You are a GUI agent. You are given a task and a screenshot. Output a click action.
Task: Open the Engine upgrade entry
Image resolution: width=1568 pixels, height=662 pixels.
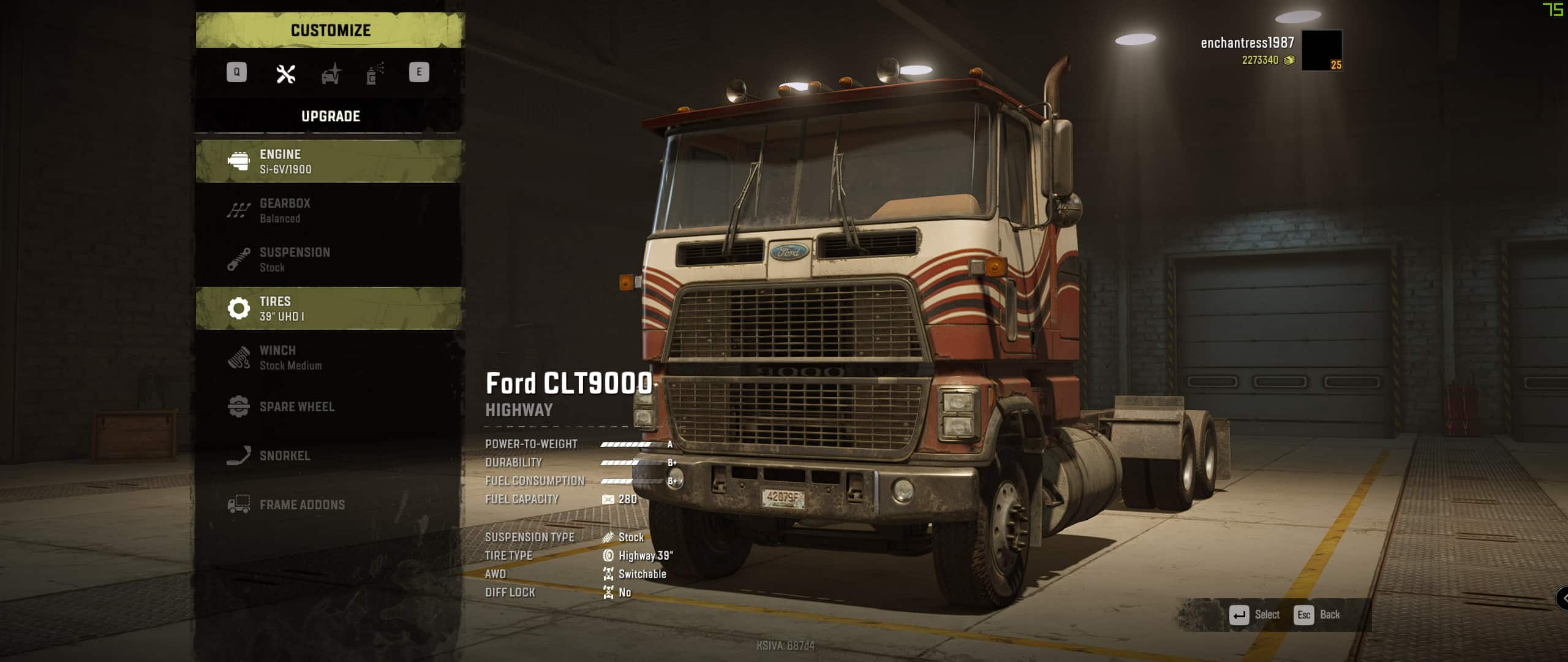point(330,161)
